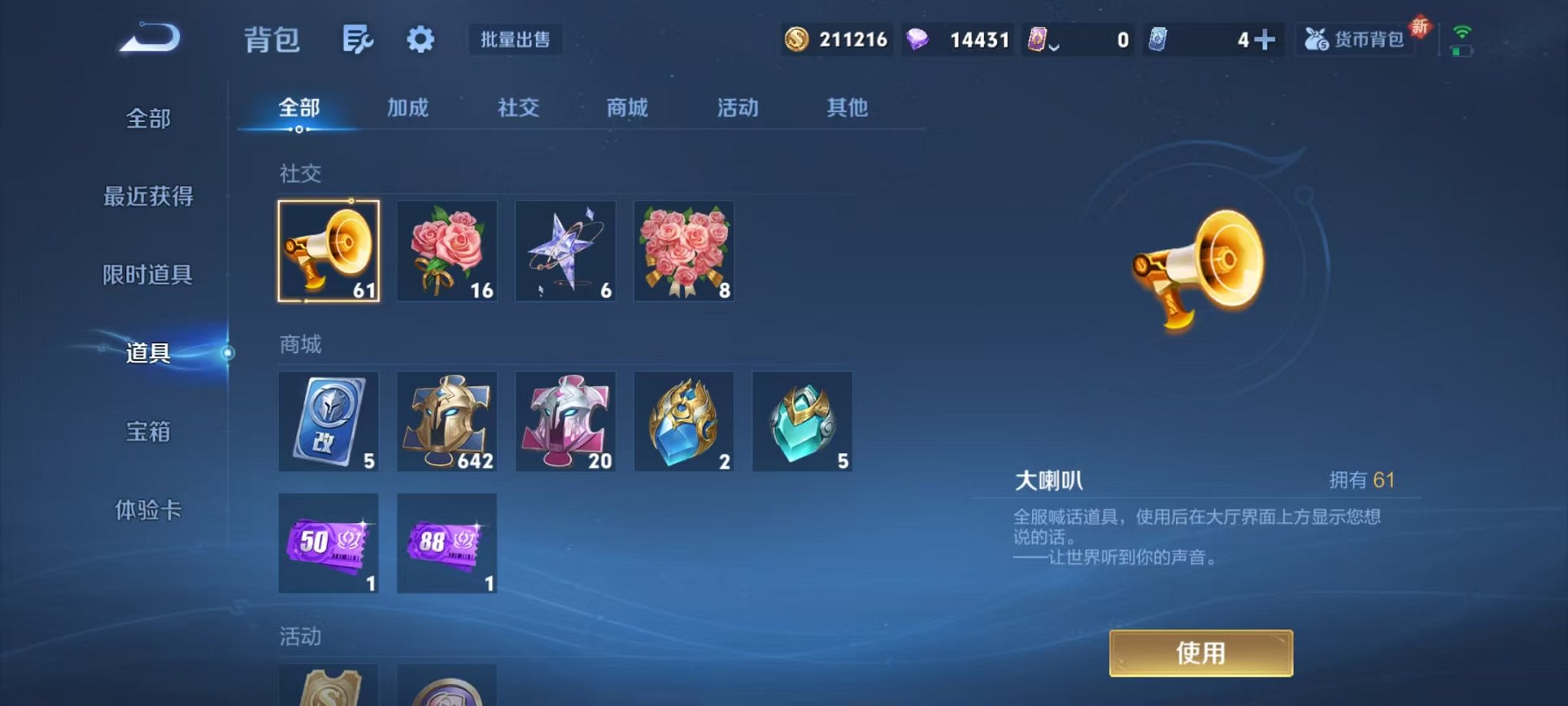This screenshot has width=1568, height=706.
Task: Select the blue gem item with count 2
Action: click(x=683, y=421)
